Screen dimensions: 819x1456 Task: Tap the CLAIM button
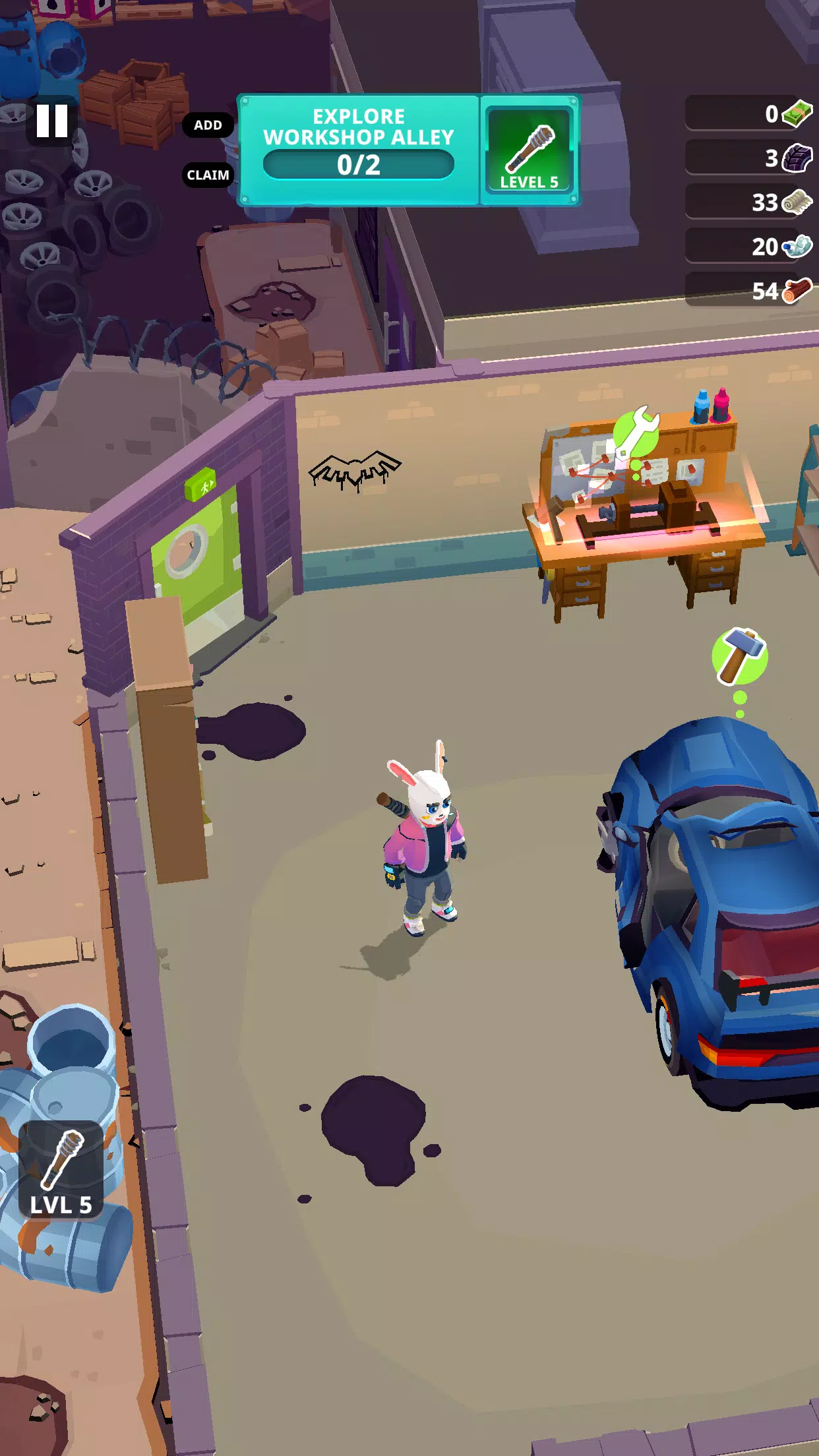coord(208,175)
